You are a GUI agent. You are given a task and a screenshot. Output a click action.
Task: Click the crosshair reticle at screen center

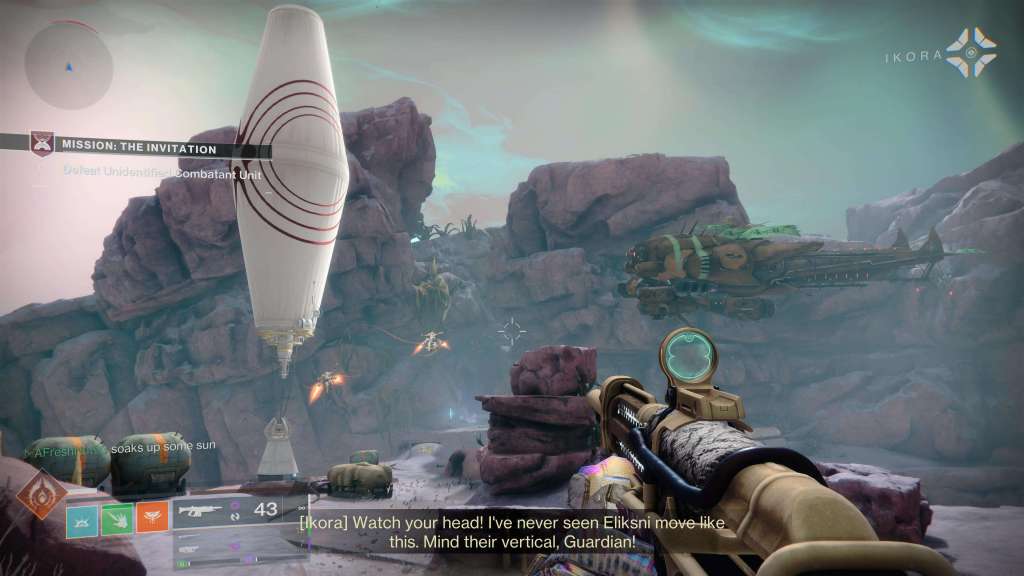pyautogui.click(x=512, y=331)
